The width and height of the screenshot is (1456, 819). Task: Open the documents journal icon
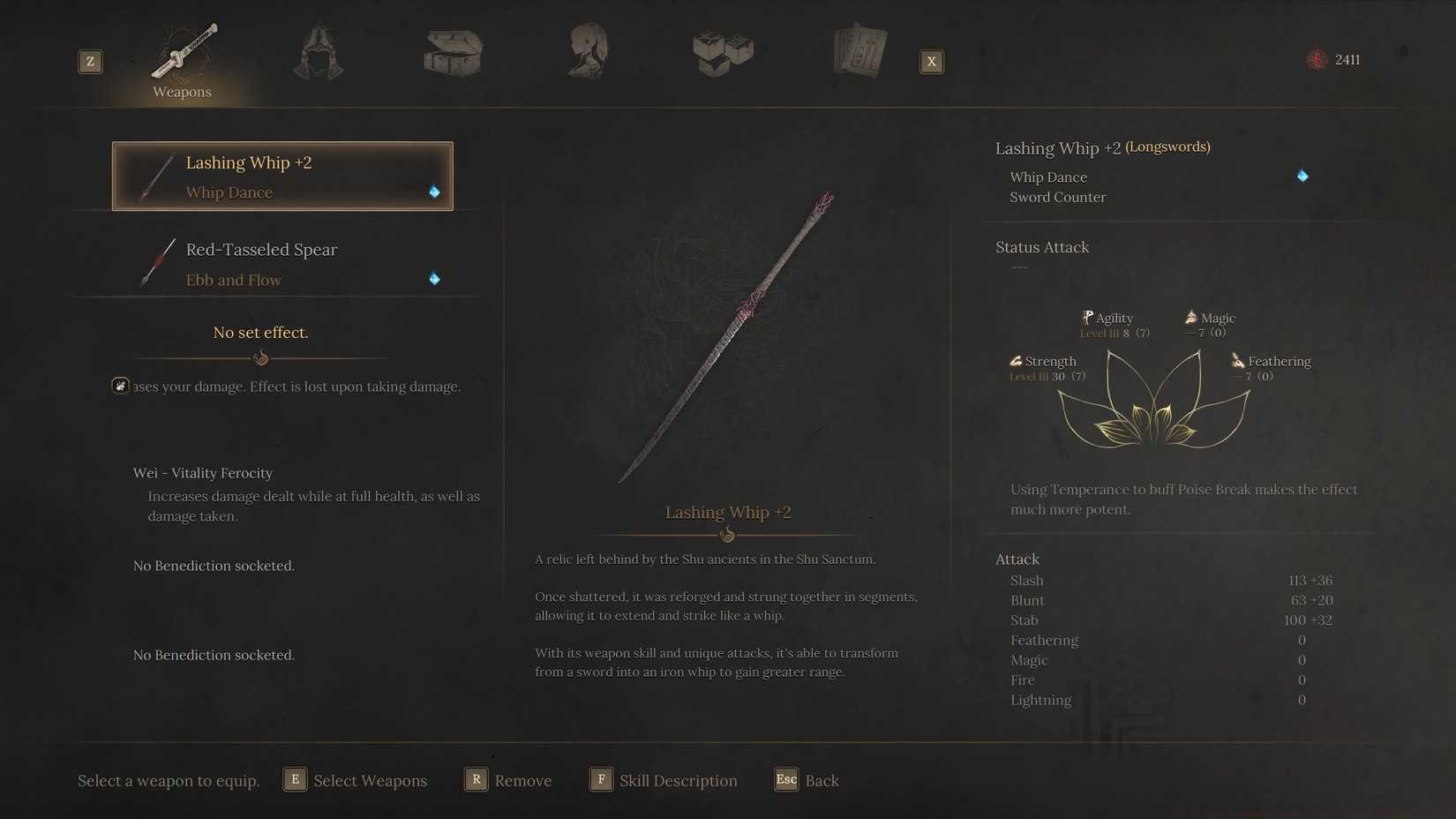tap(859, 51)
